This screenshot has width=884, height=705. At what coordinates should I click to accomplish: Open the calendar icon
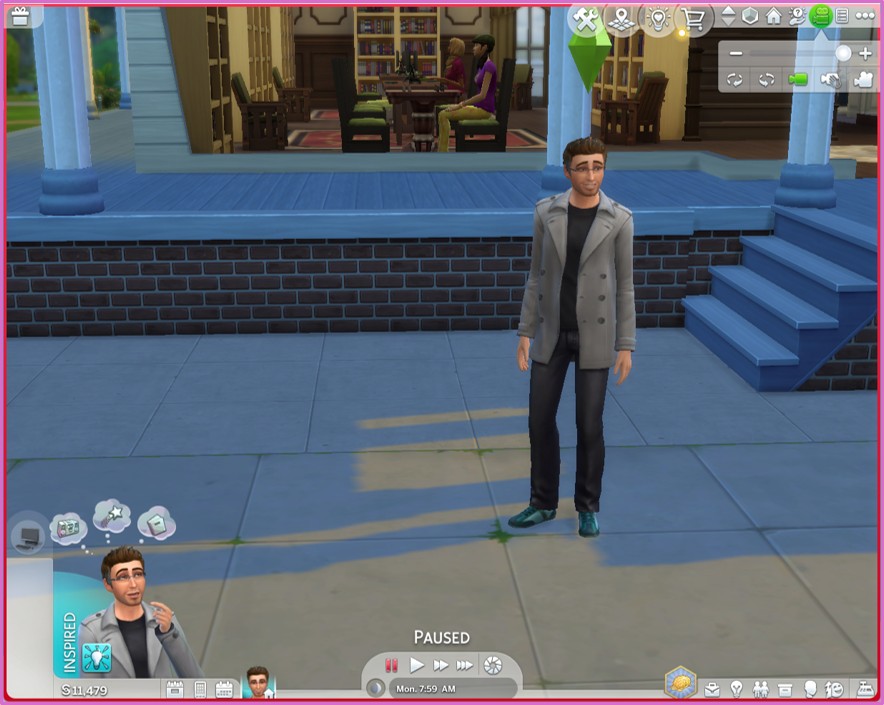pos(223,689)
